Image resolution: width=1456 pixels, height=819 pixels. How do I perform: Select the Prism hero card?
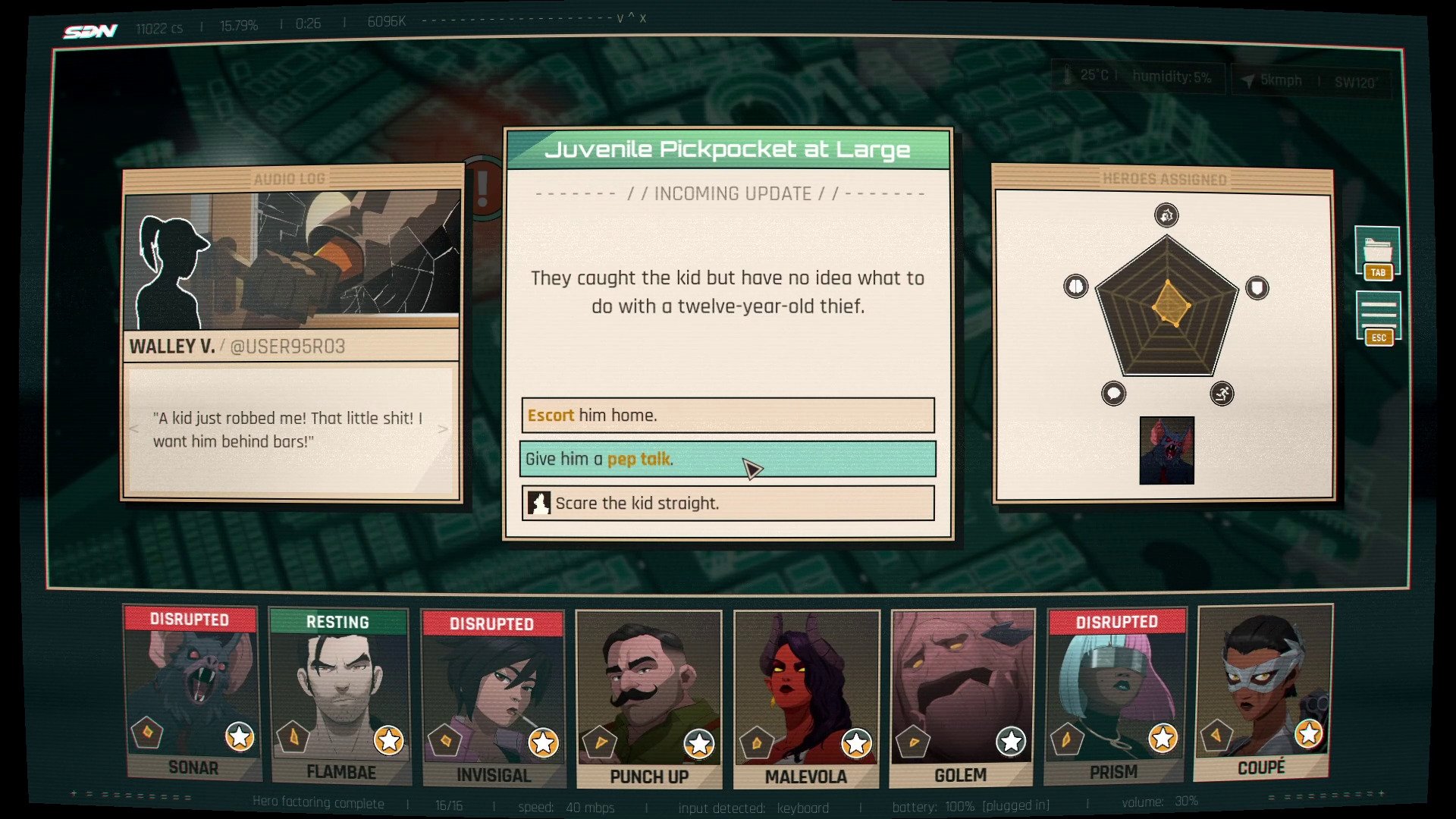pyautogui.click(x=1115, y=695)
